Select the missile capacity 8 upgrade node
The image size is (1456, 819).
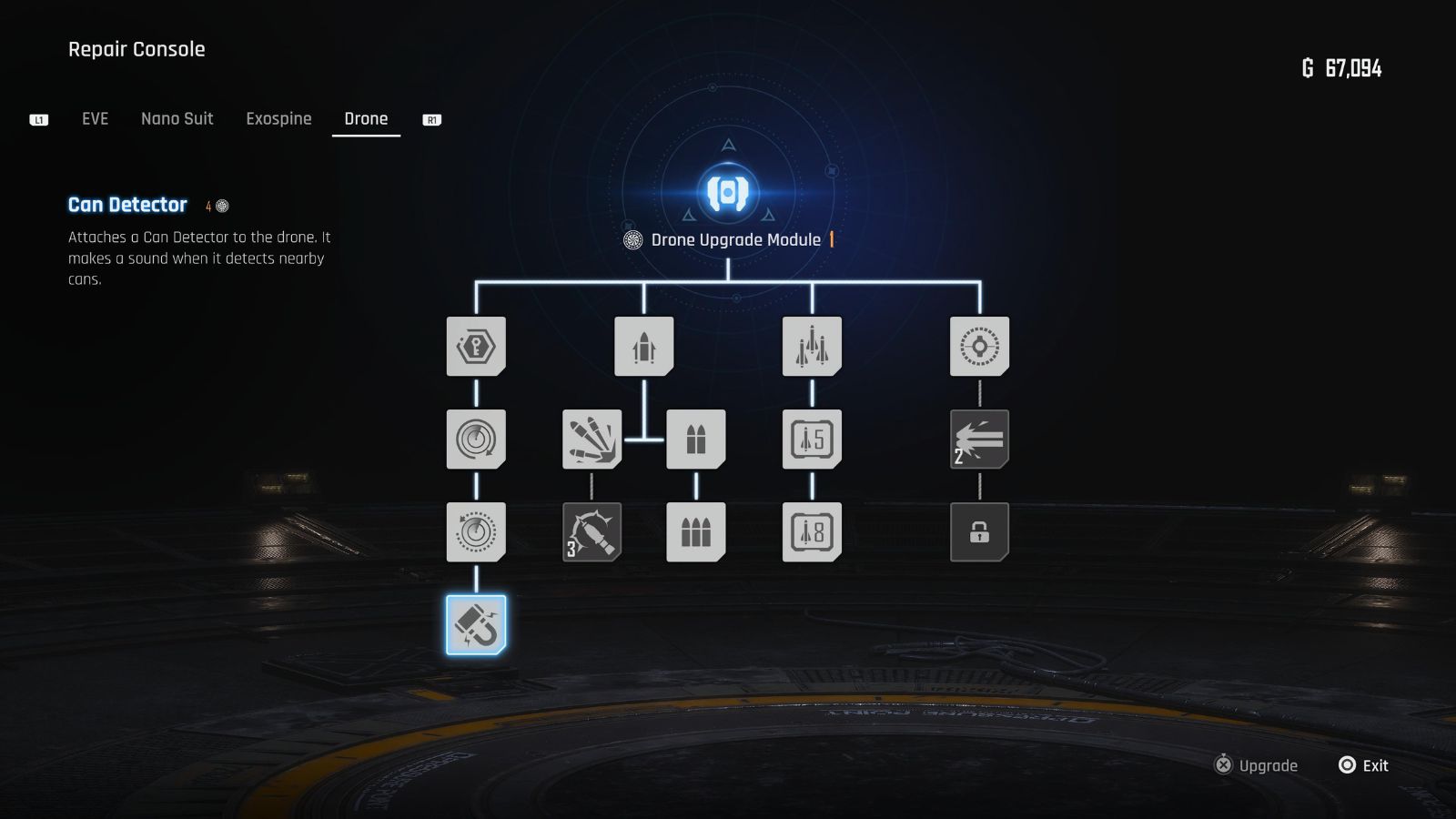click(x=813, y=532)
